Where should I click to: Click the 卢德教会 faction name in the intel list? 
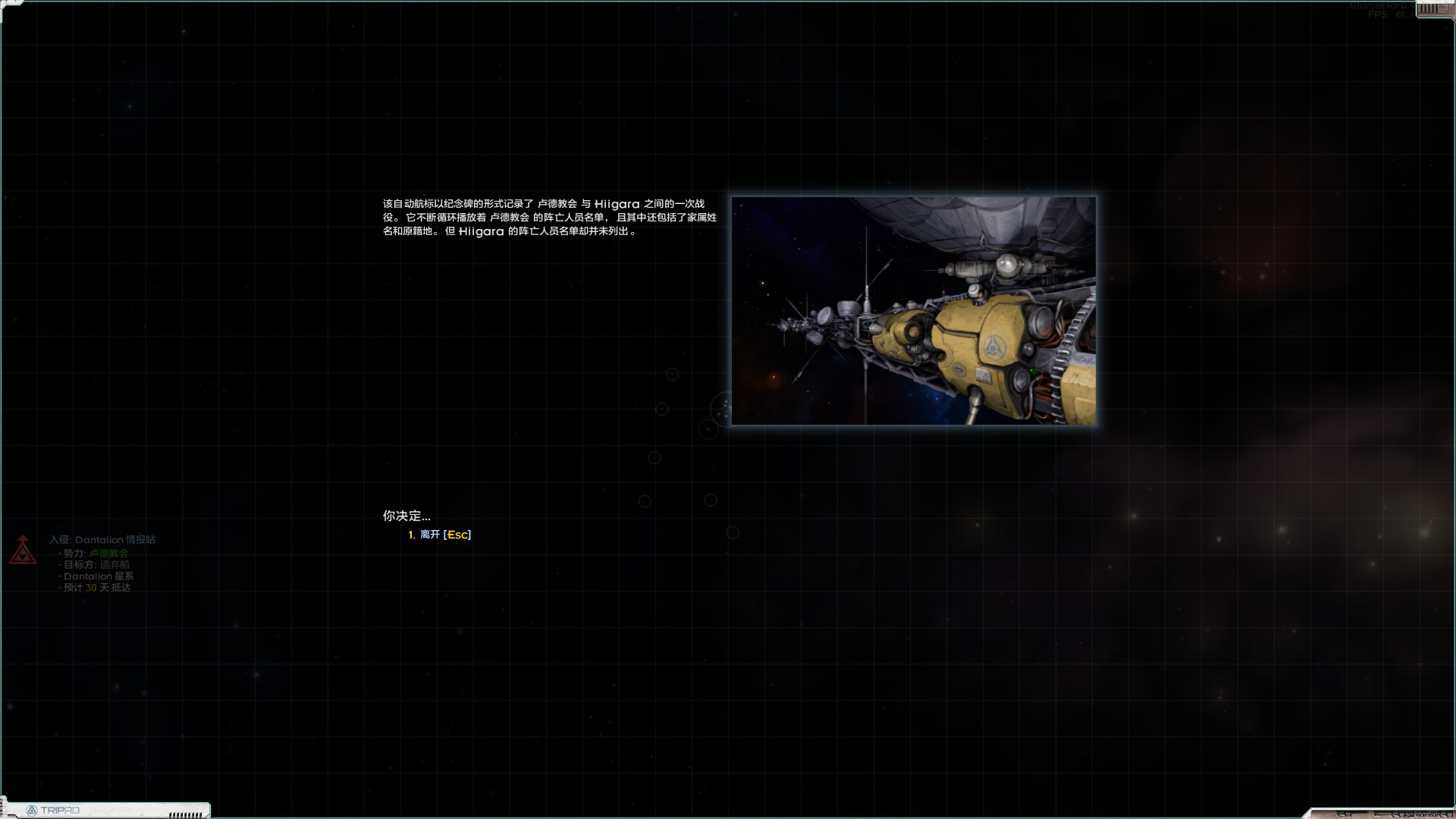point(108,552)
